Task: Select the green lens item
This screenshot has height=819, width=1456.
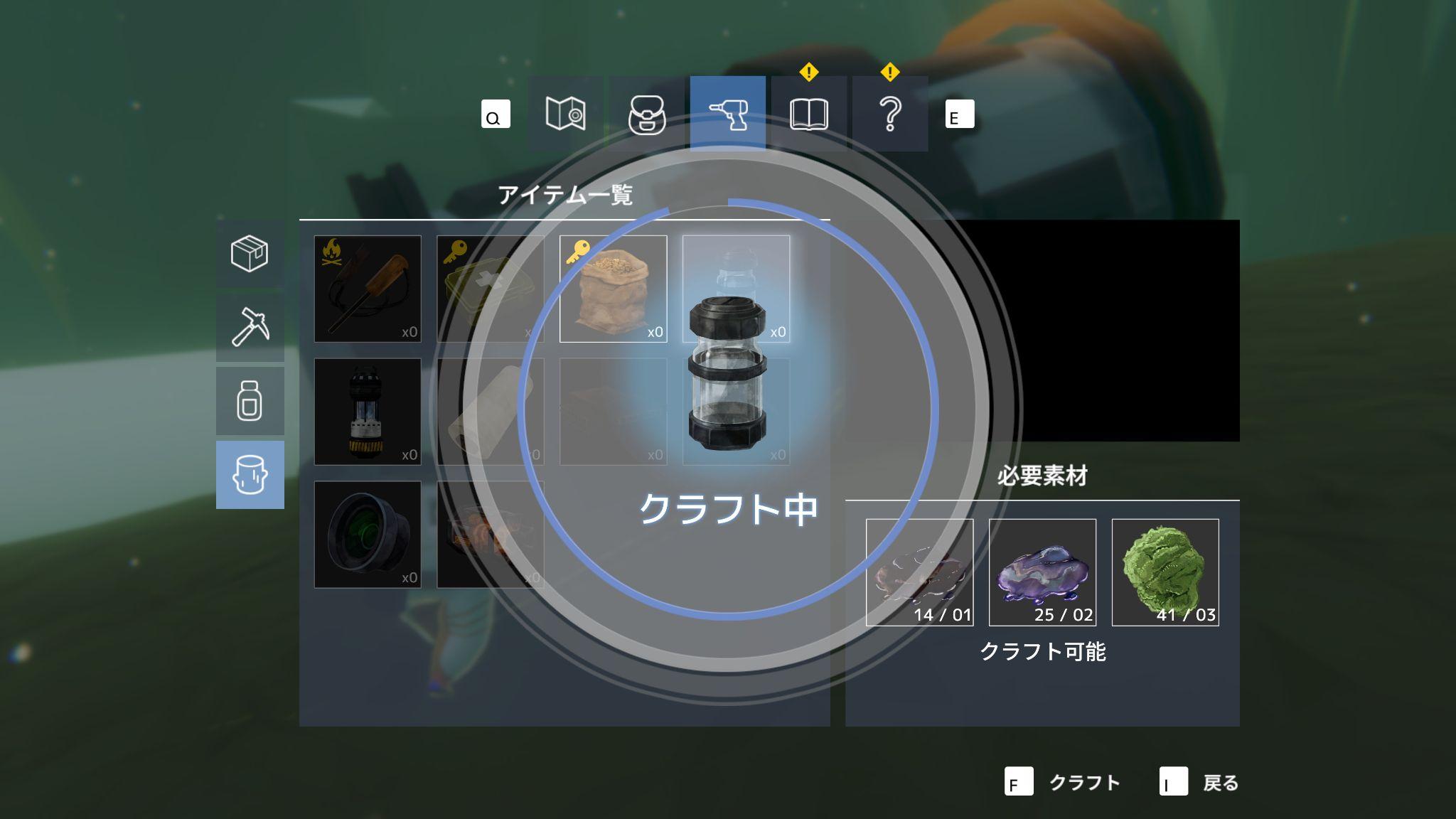Action: point(367,533)
